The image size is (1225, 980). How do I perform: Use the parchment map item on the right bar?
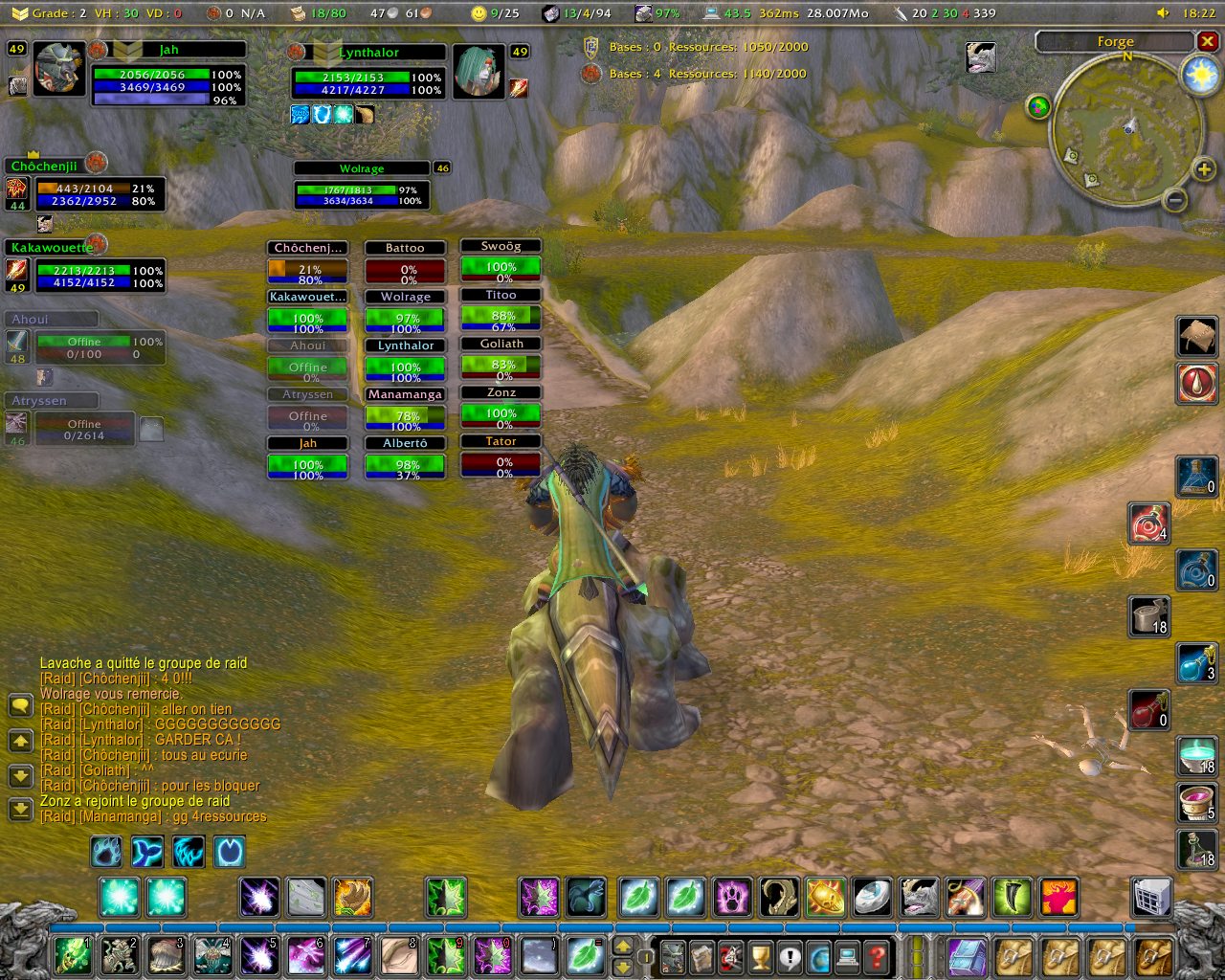click(x=1196, y=336)
